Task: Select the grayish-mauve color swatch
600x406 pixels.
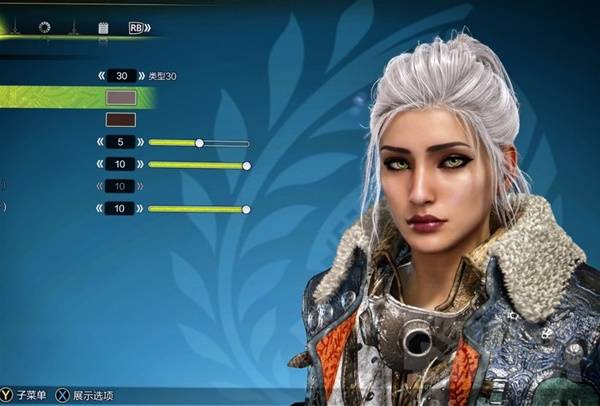Action: [x=121, y=98]
